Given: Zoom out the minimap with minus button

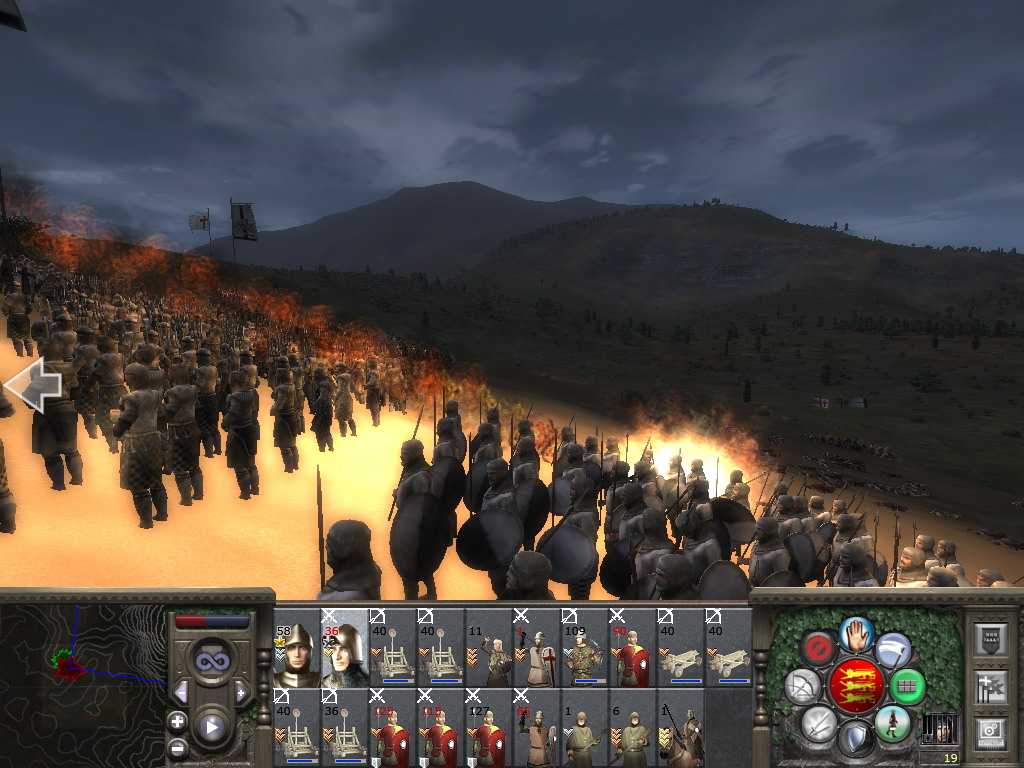Looking at the screenshot, I should click(x=178, y=747).
